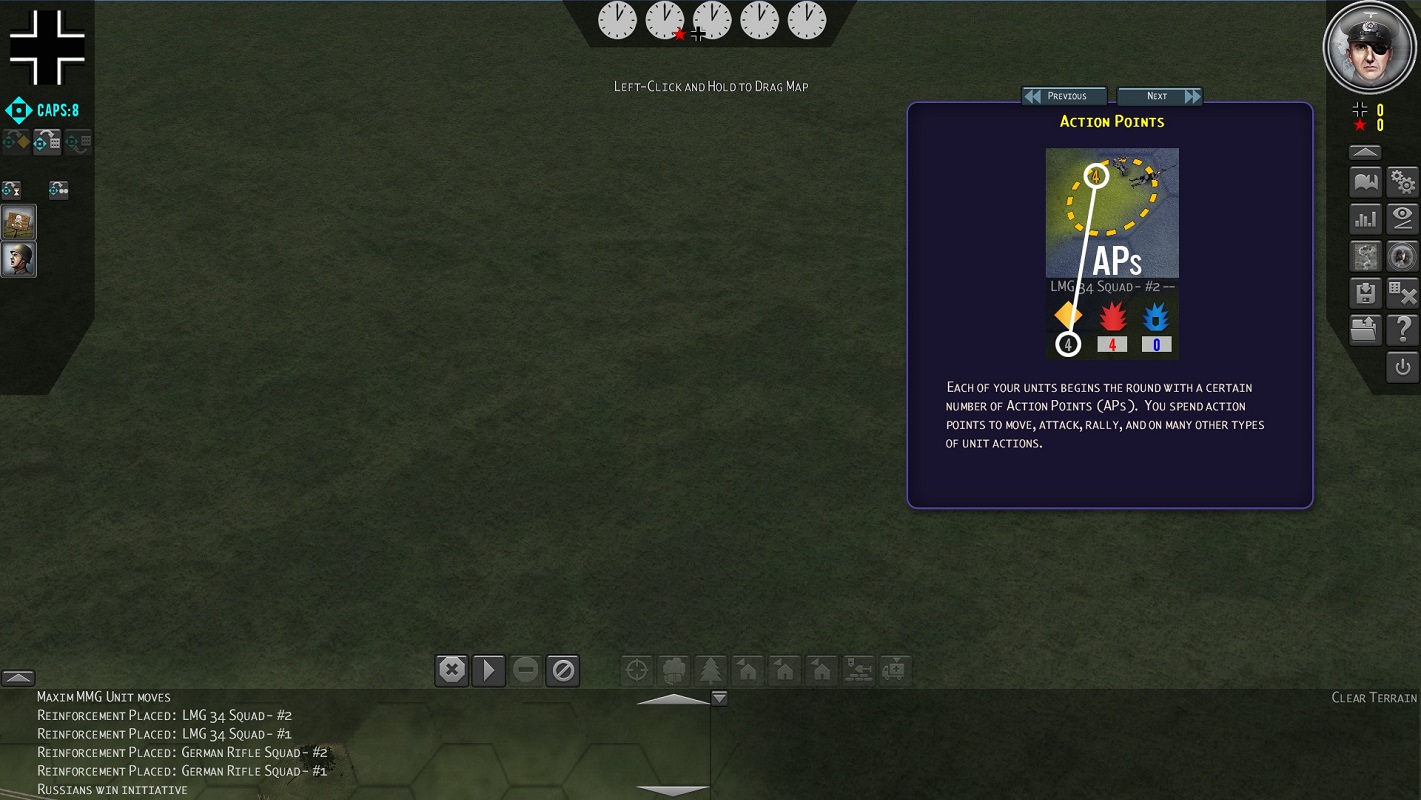Click the commander portrait with eyepatch
This screenshot has width=1421, height=800.
1368,47
